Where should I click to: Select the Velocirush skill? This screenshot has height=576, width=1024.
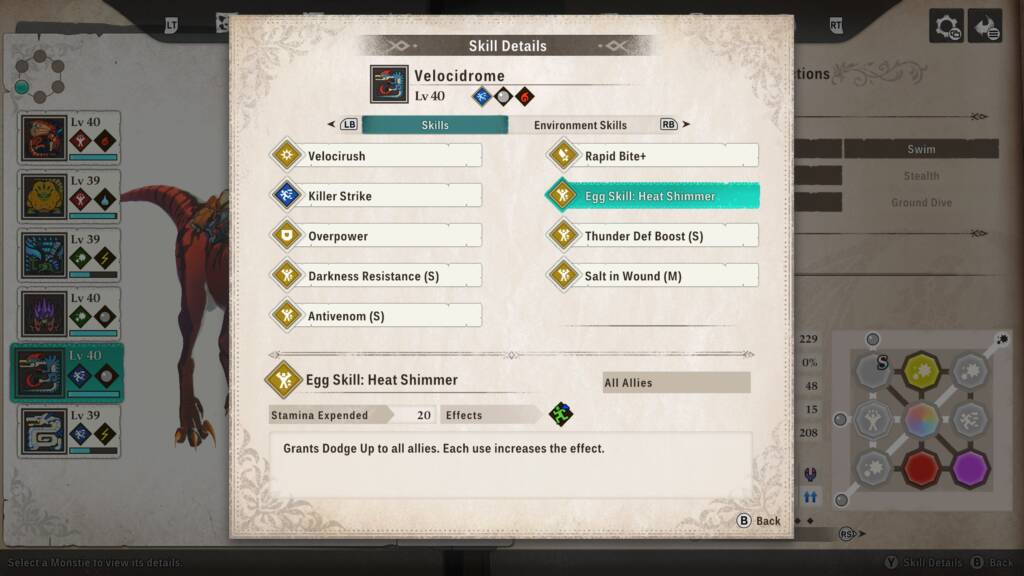pyautogui.click(x=376, y=156)
